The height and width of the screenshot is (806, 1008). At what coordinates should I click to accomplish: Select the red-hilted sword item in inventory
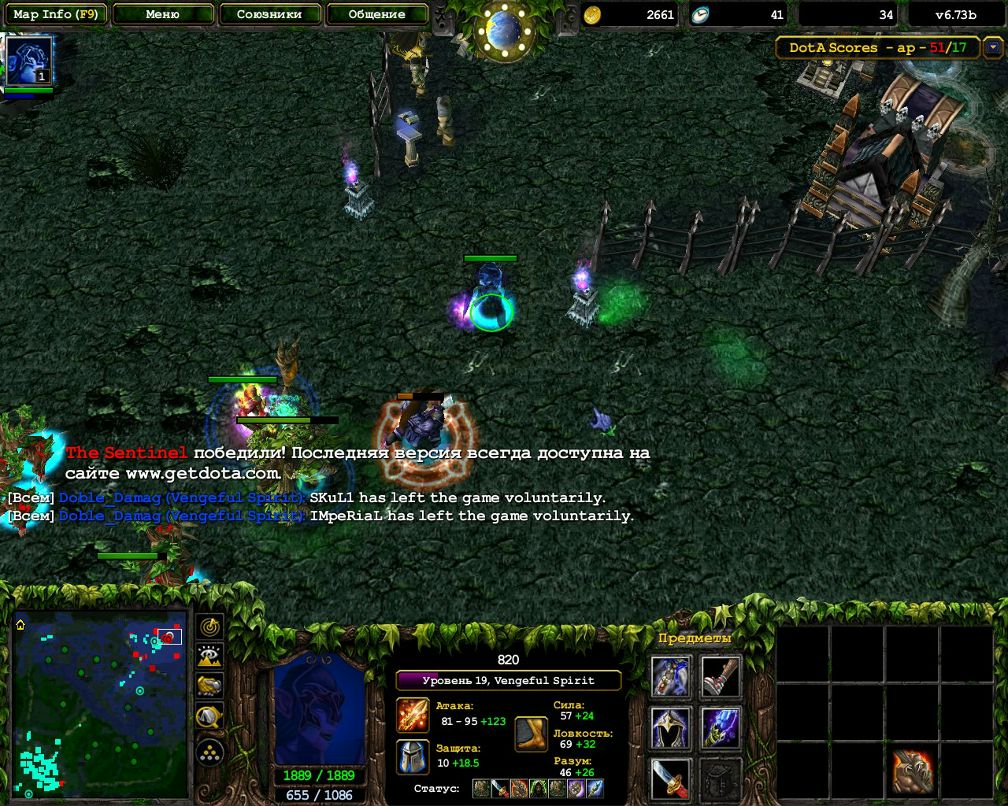[670, 777]
